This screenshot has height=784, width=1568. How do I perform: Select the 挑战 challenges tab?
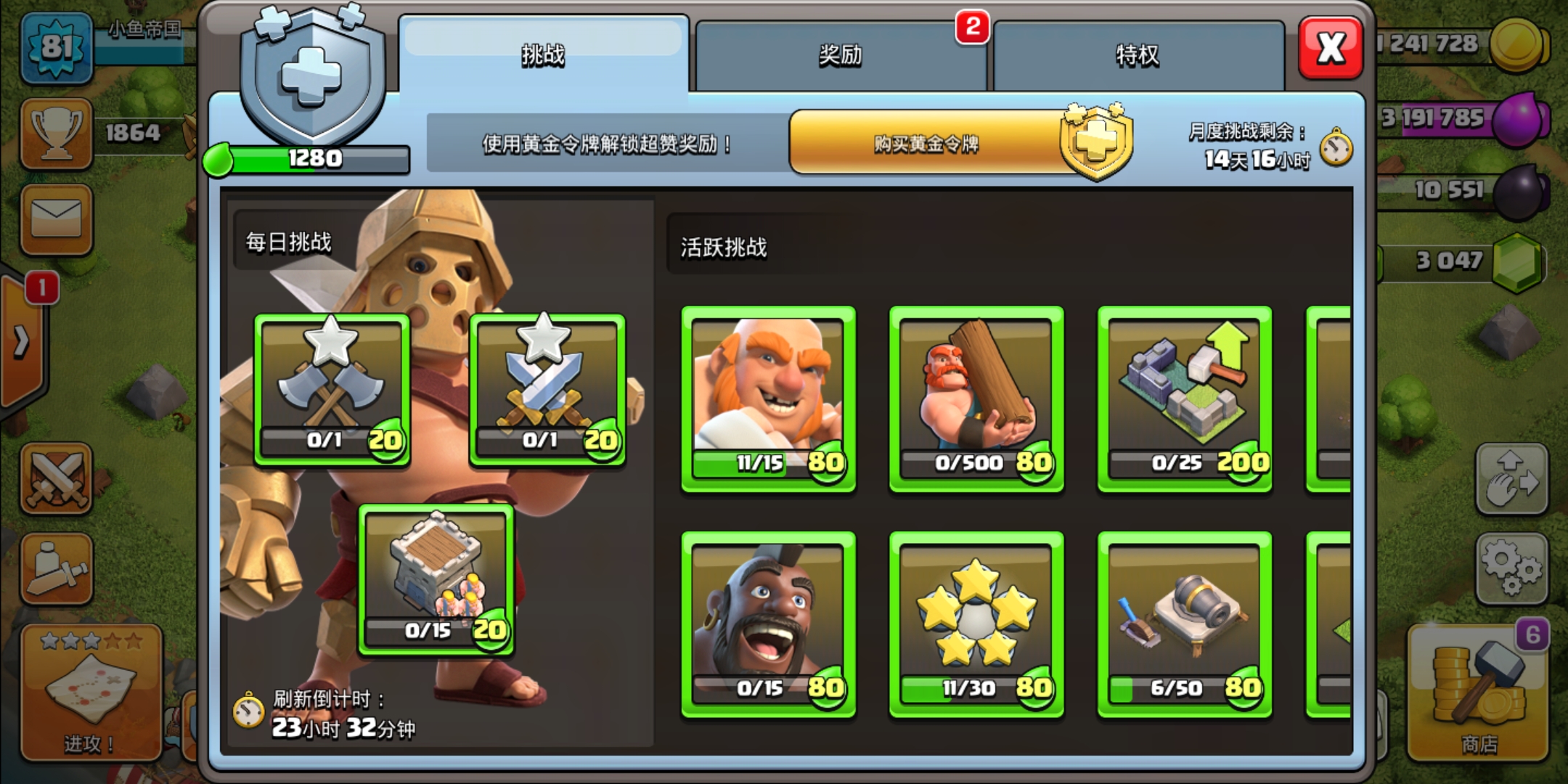543,56
